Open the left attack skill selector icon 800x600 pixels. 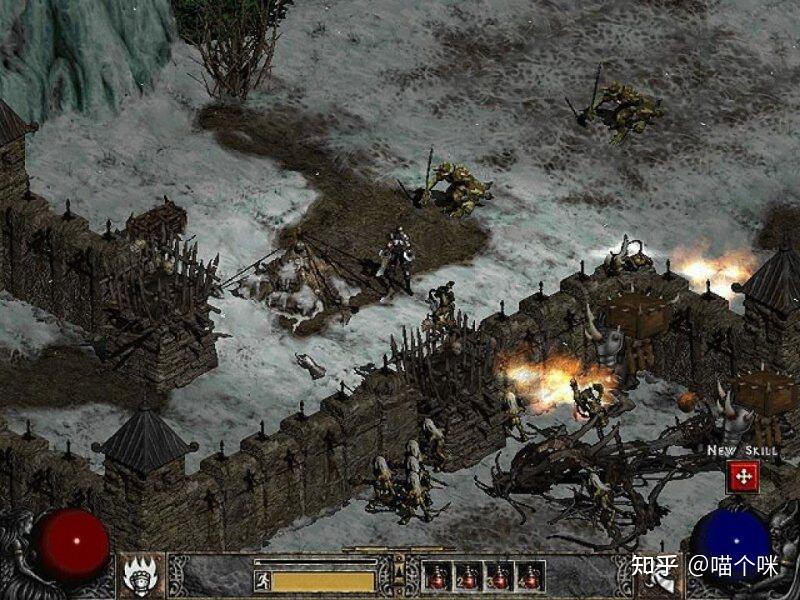tap(141, 576)
